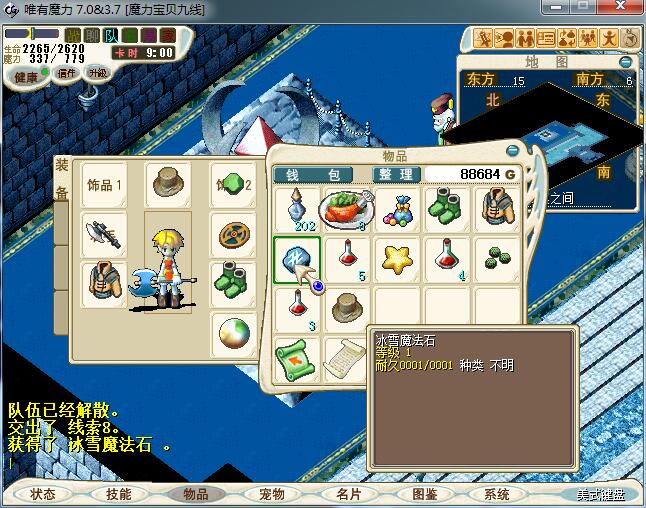Click the equipped axe weapon slot
The image size is (646, 508).
click(103, 234)
